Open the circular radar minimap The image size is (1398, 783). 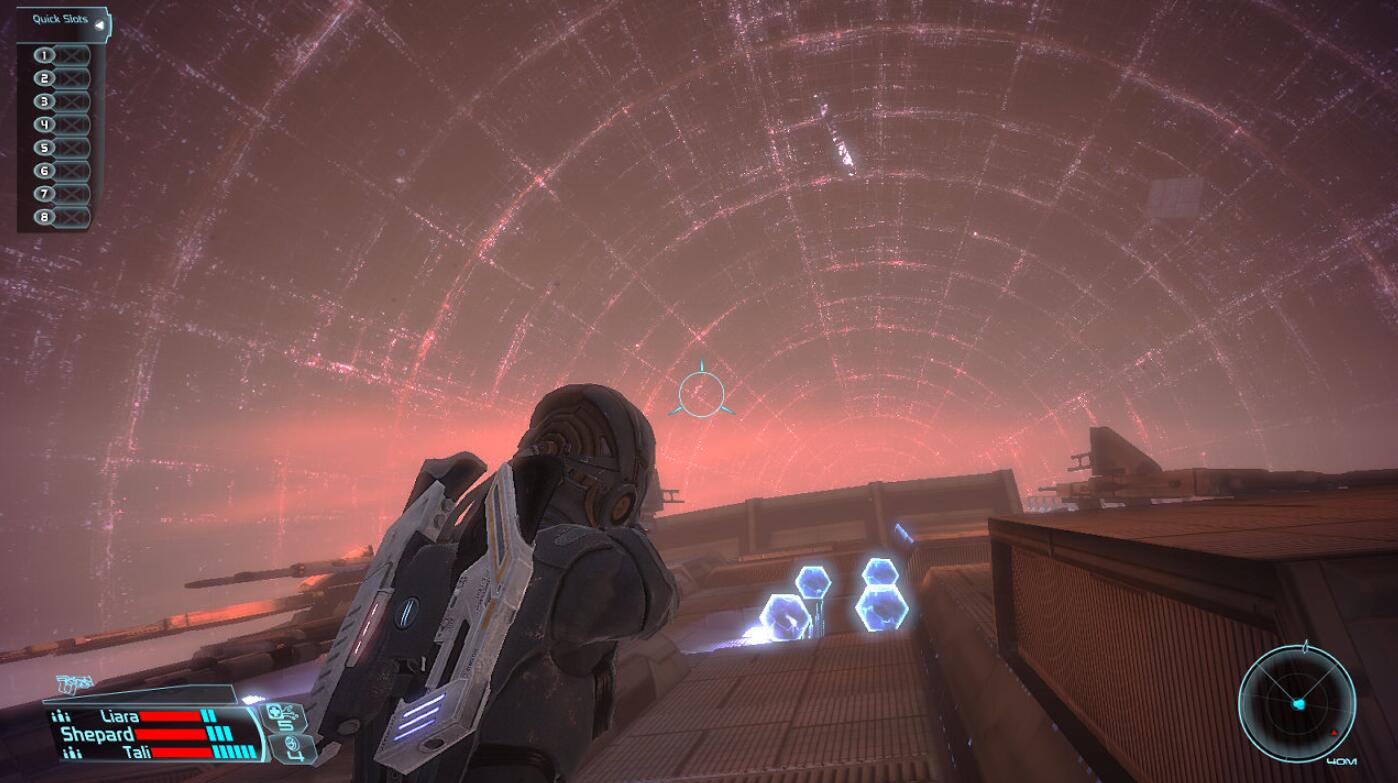(x=1297, y=703)
